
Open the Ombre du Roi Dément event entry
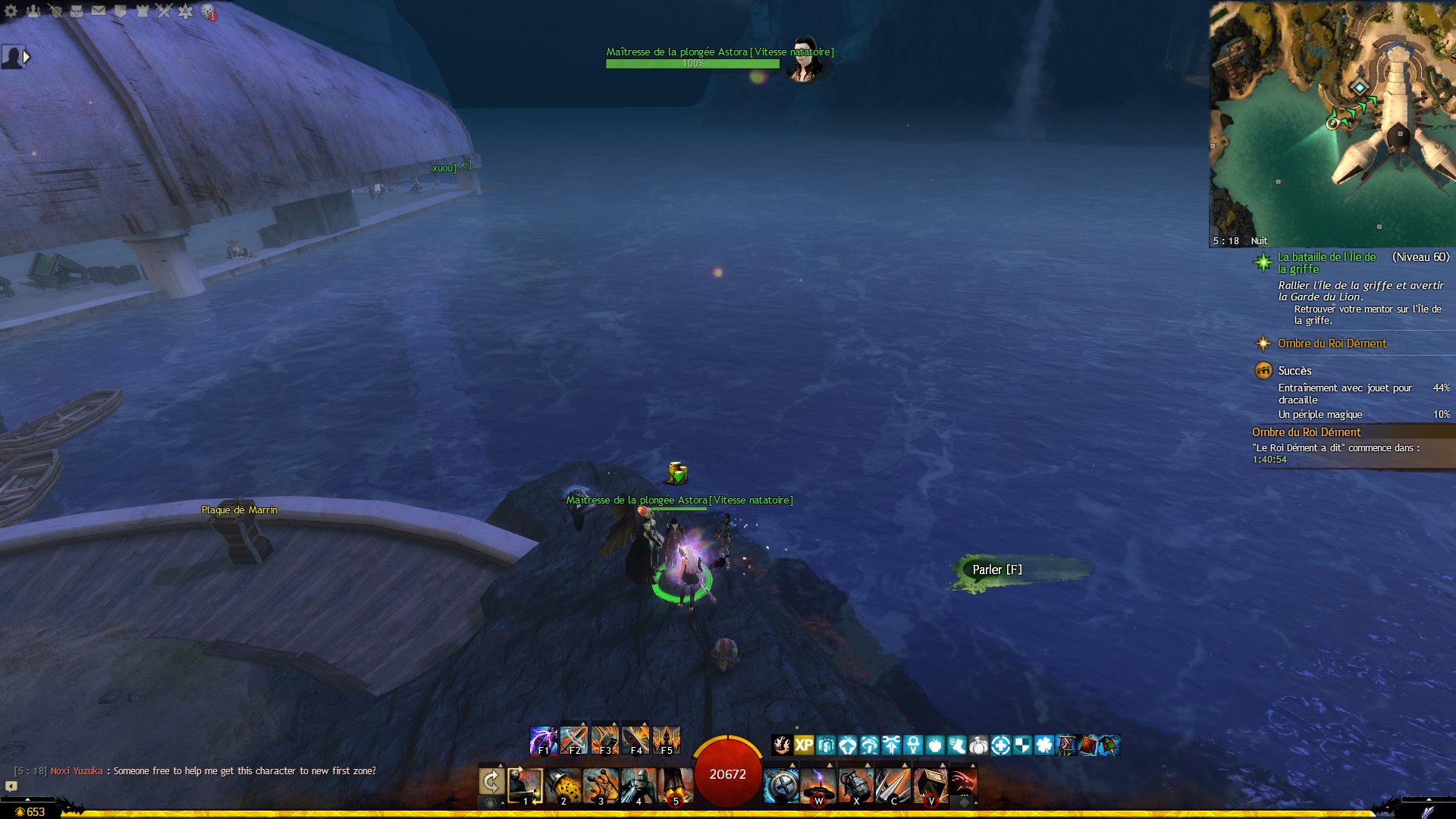coord(1332,344)
